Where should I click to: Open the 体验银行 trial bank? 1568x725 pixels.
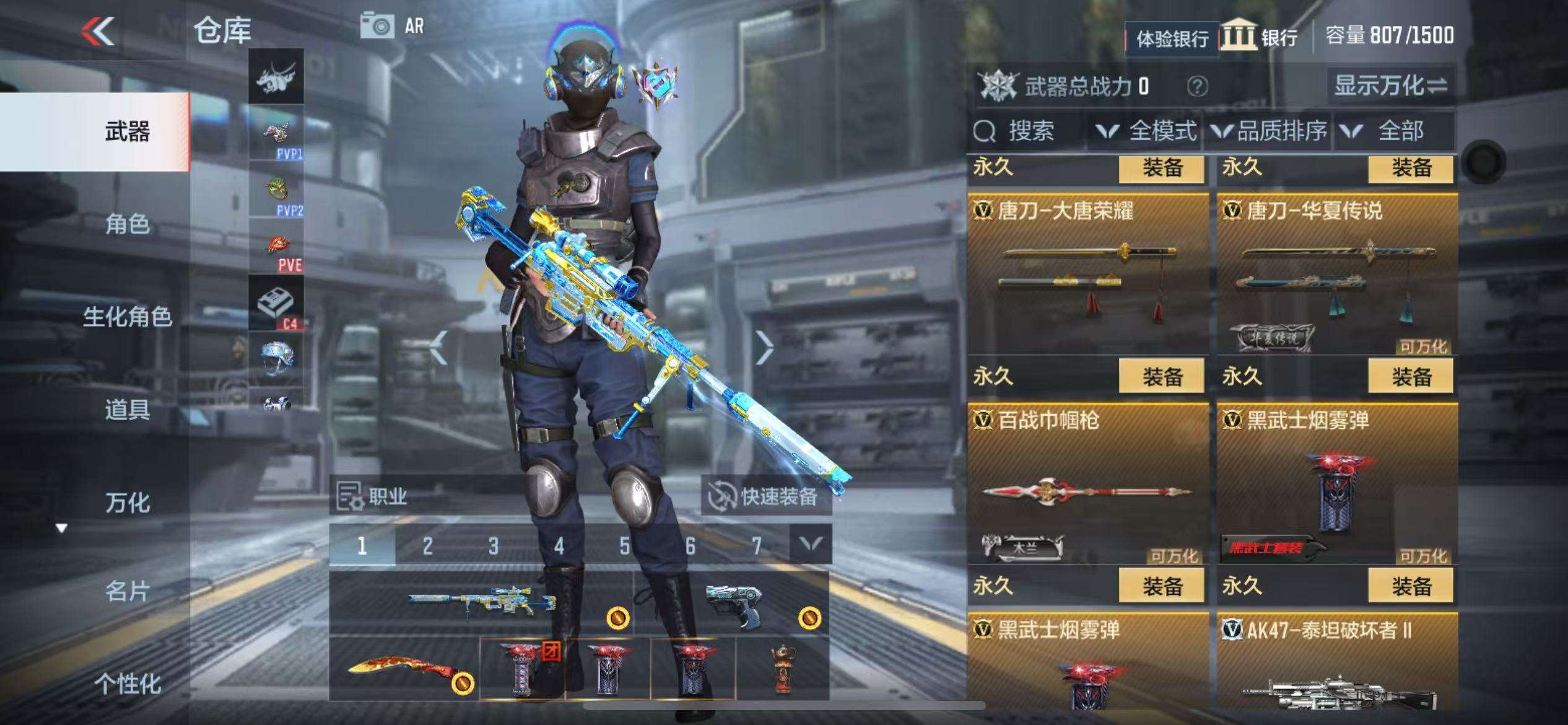1172,39
